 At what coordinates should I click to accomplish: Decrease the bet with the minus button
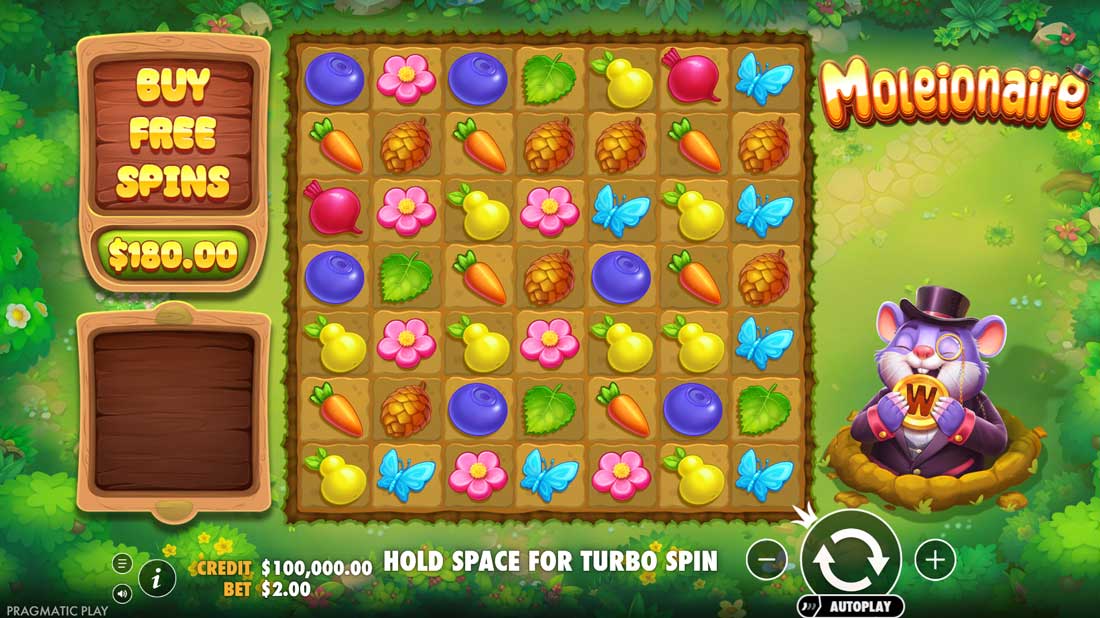pyautogui.click(x=767, y=560)
